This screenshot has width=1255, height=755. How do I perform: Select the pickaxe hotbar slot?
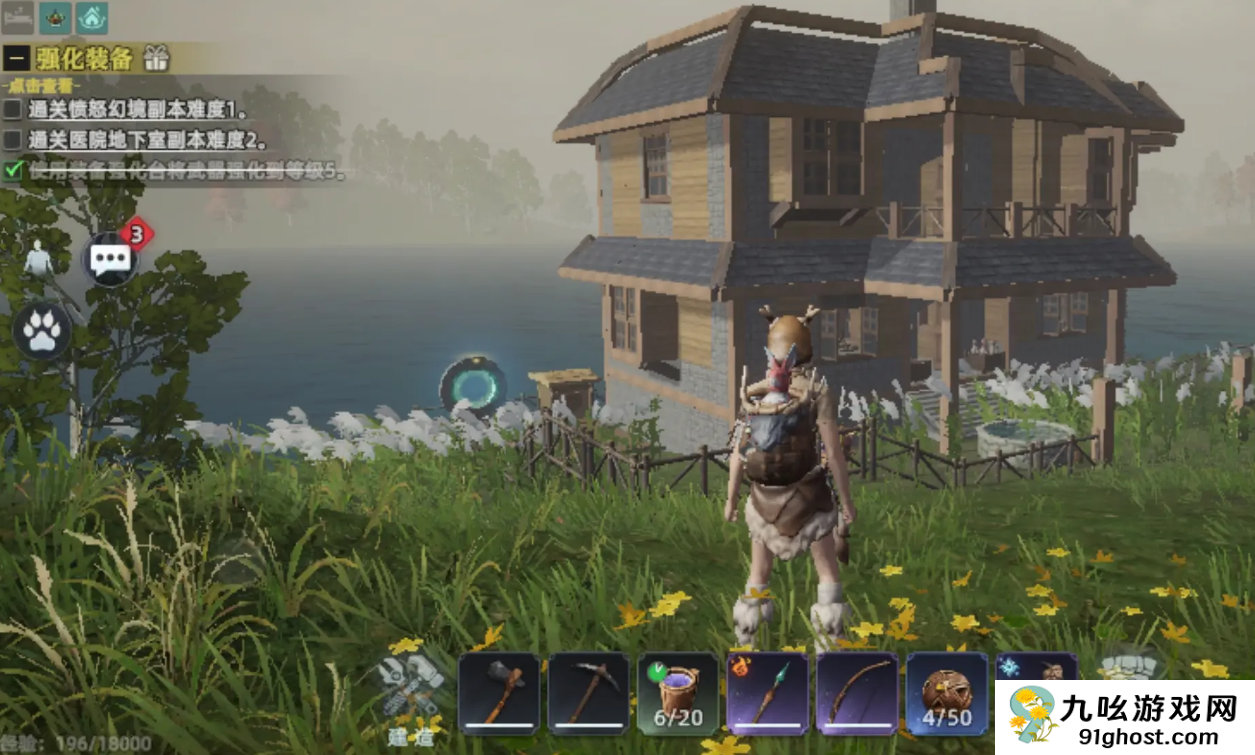[x=588, y=693]
